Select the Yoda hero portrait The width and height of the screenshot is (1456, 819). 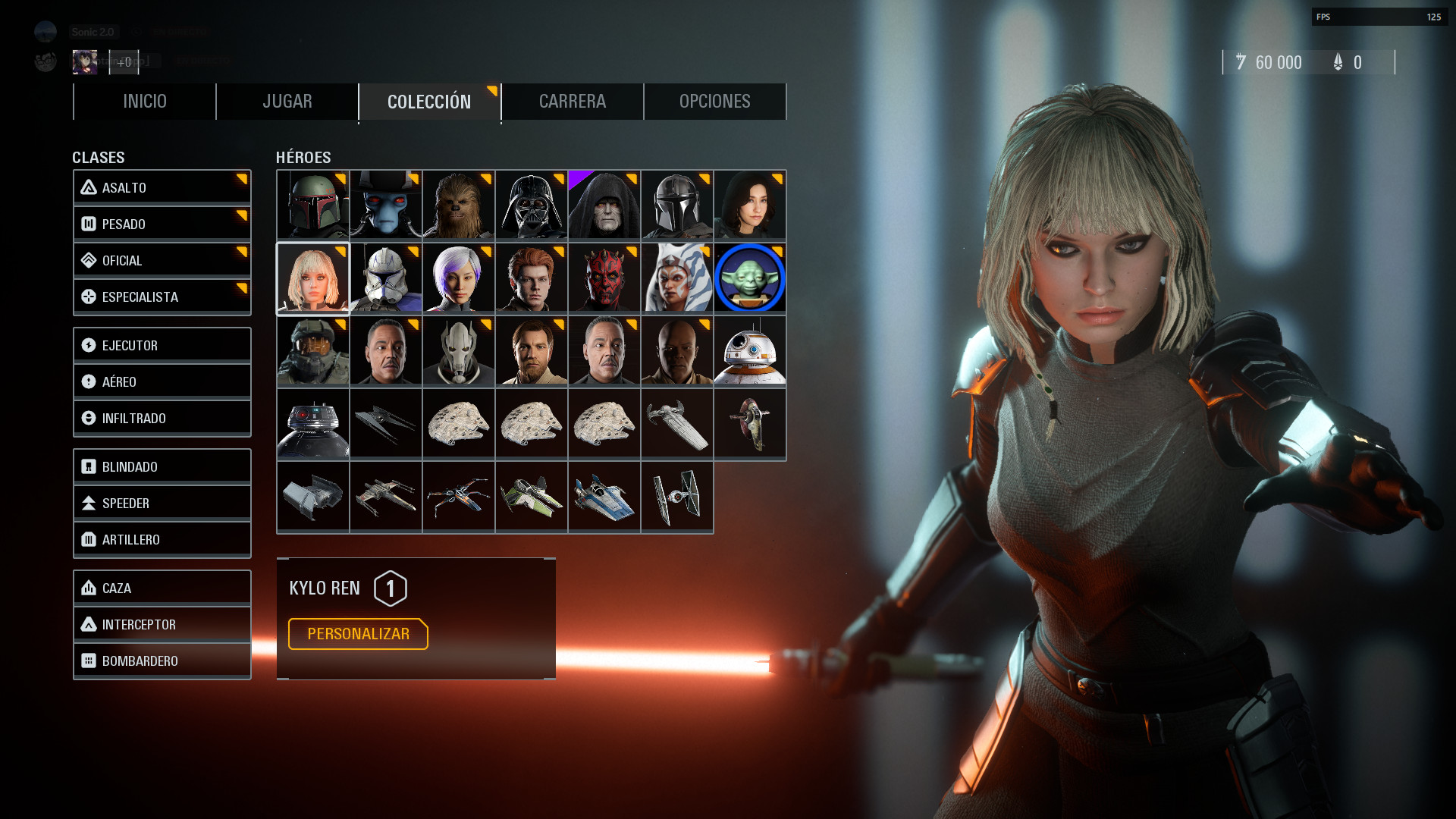[x=749, y=278]
